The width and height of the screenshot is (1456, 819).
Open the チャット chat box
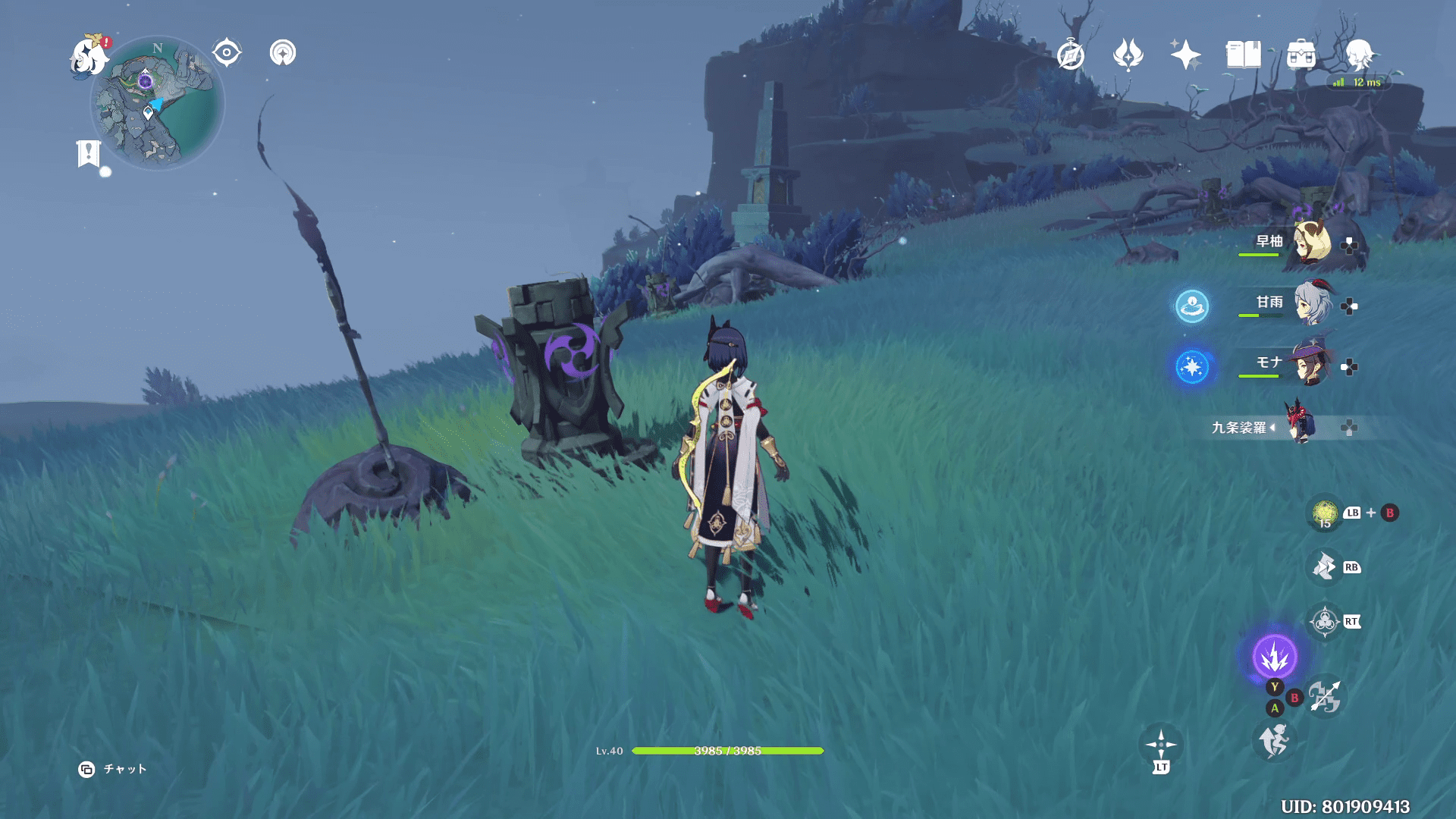pyautogui.click(x=114, y=769)
